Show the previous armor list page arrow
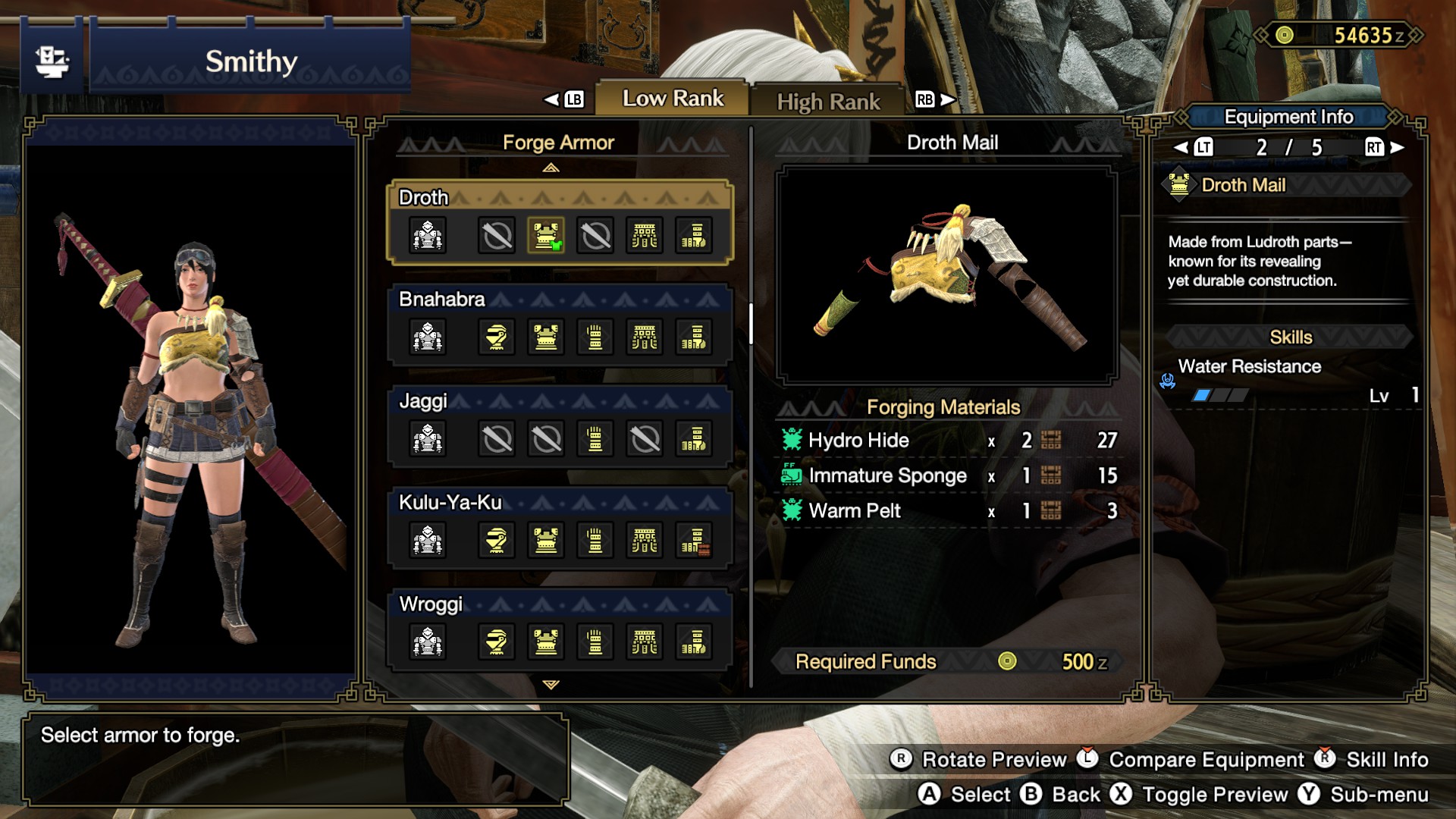Viewport: 1456px width, 819px height. [x=551, y=168]
